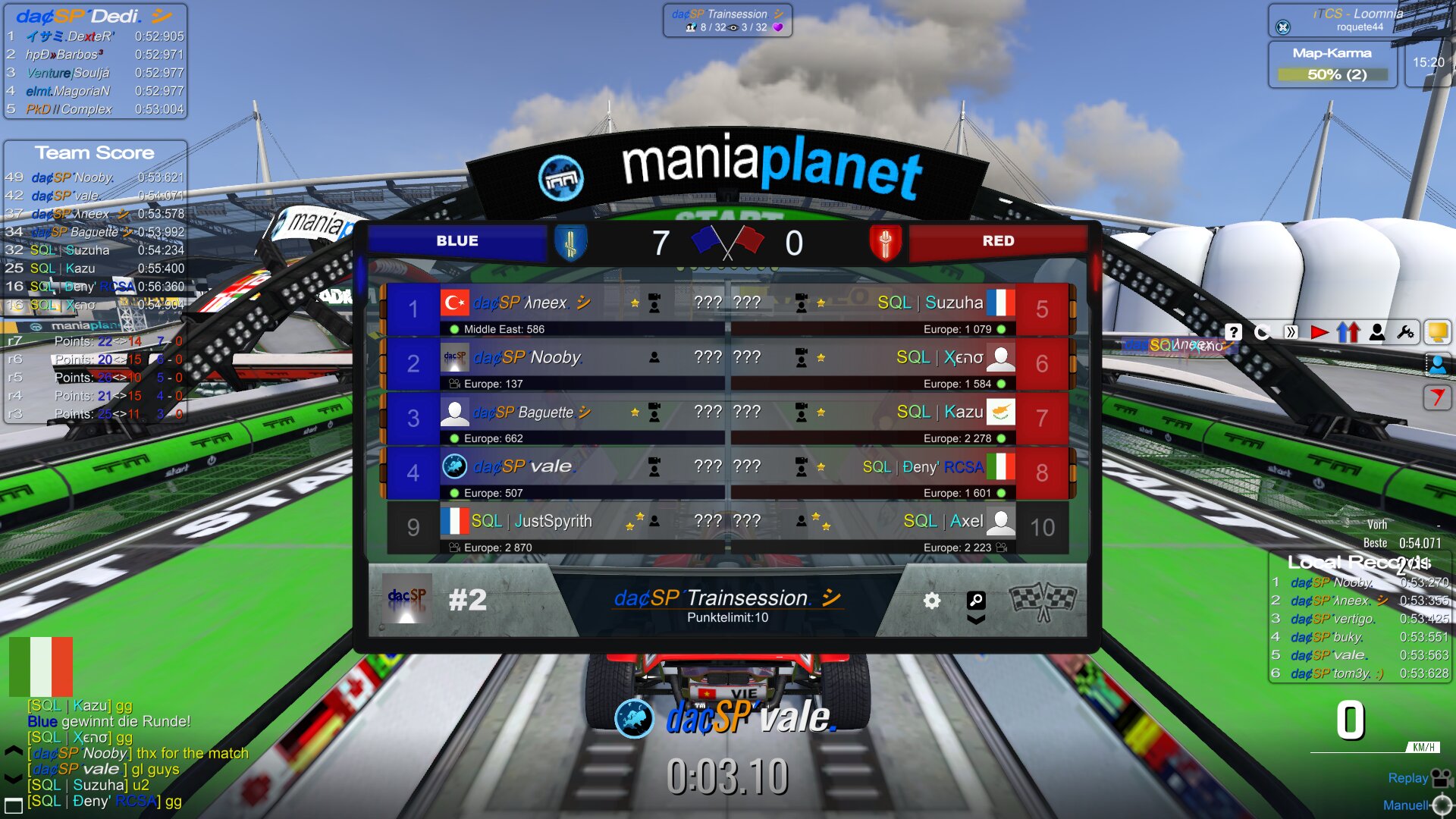Click the da¢SP Trainsession server title link
The width and height of the screenshot is (1456, 819).
pos(727,598)
